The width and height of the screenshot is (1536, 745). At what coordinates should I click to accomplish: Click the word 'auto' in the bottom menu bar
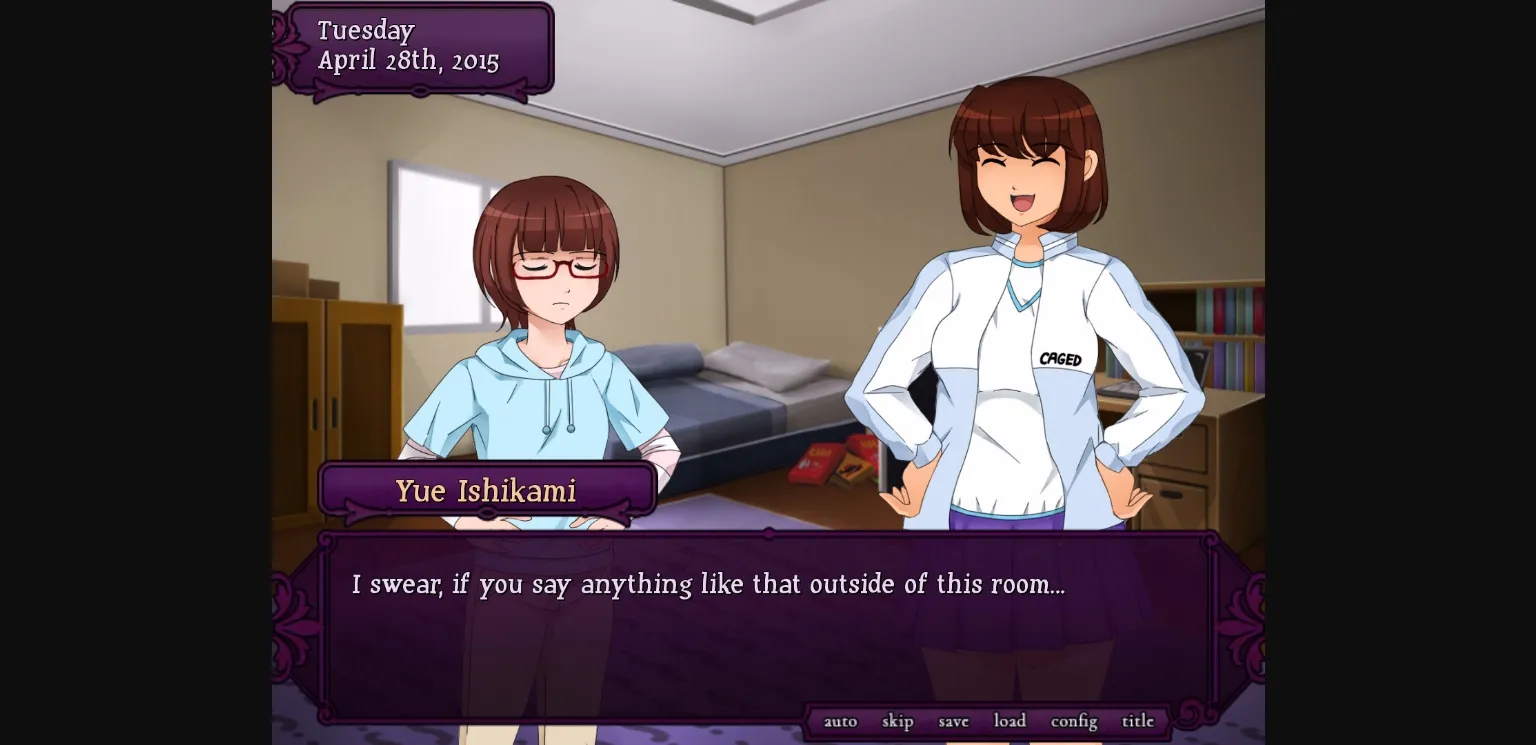(840, 720)
